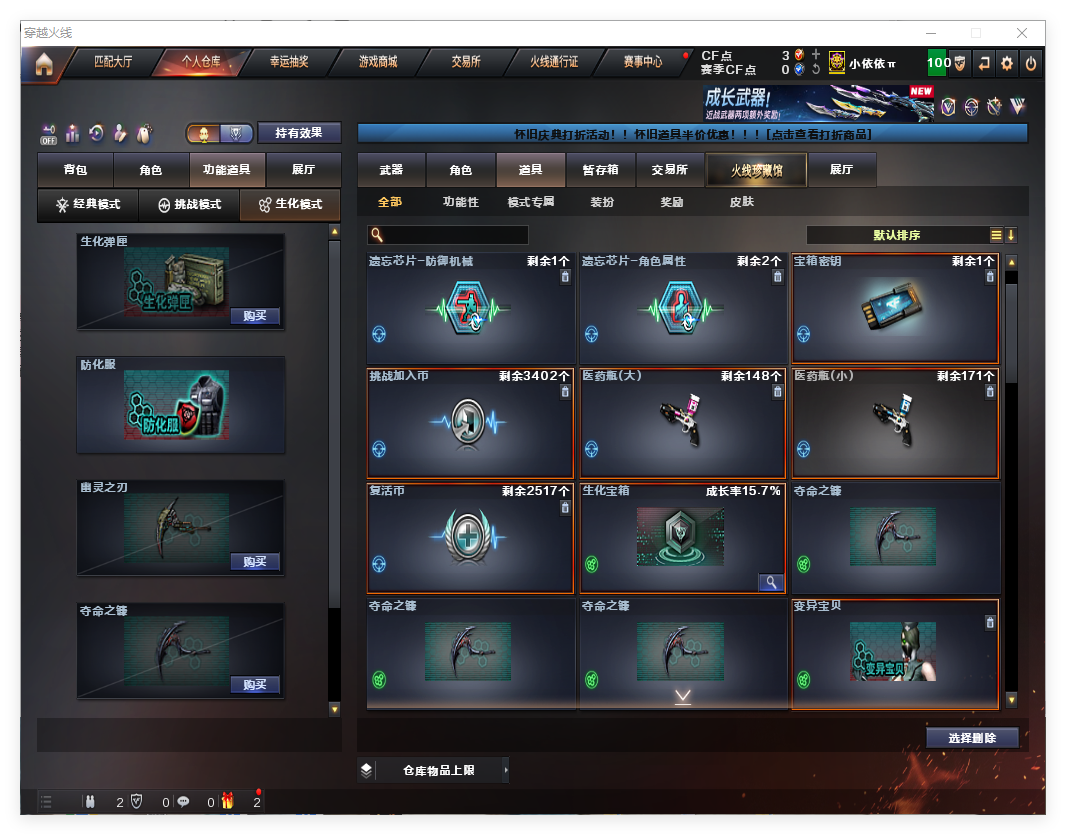Image resolution: width=1066 pixels, height=835 pixels.
Task: Go to the home lobby icon
Action: pyautogui.click(x=43, y=65)
